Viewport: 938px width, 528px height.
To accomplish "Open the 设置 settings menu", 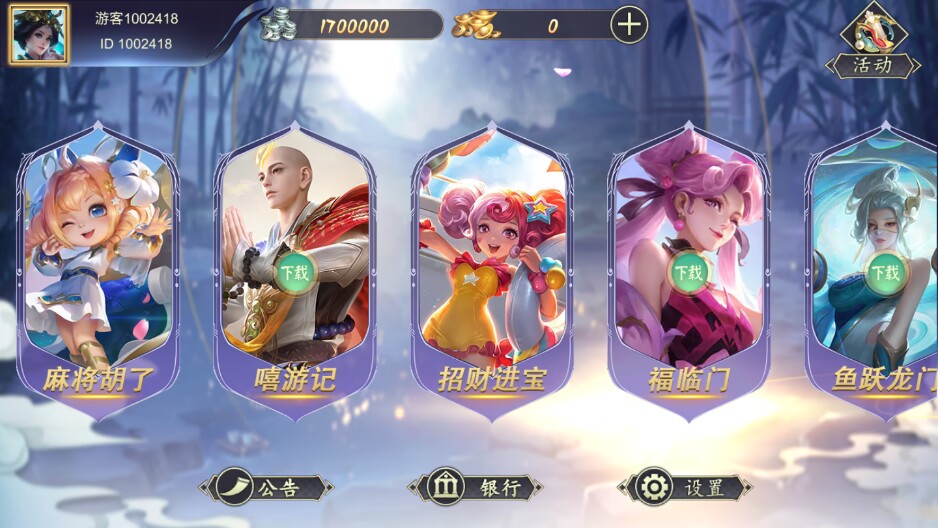I will point(686,488).
